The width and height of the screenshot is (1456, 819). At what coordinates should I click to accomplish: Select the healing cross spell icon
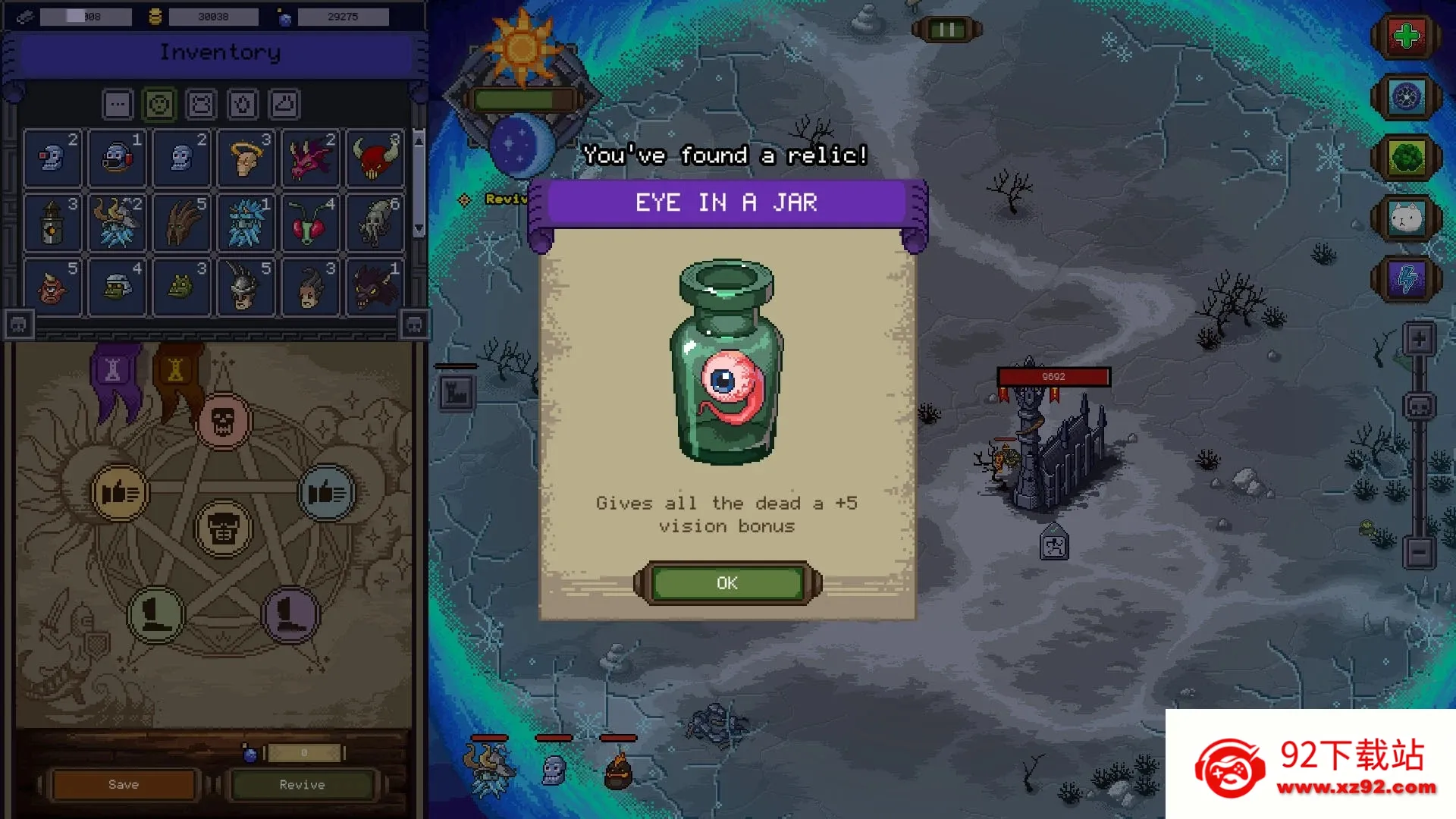pyautogui.click(x=1407, y=34)
